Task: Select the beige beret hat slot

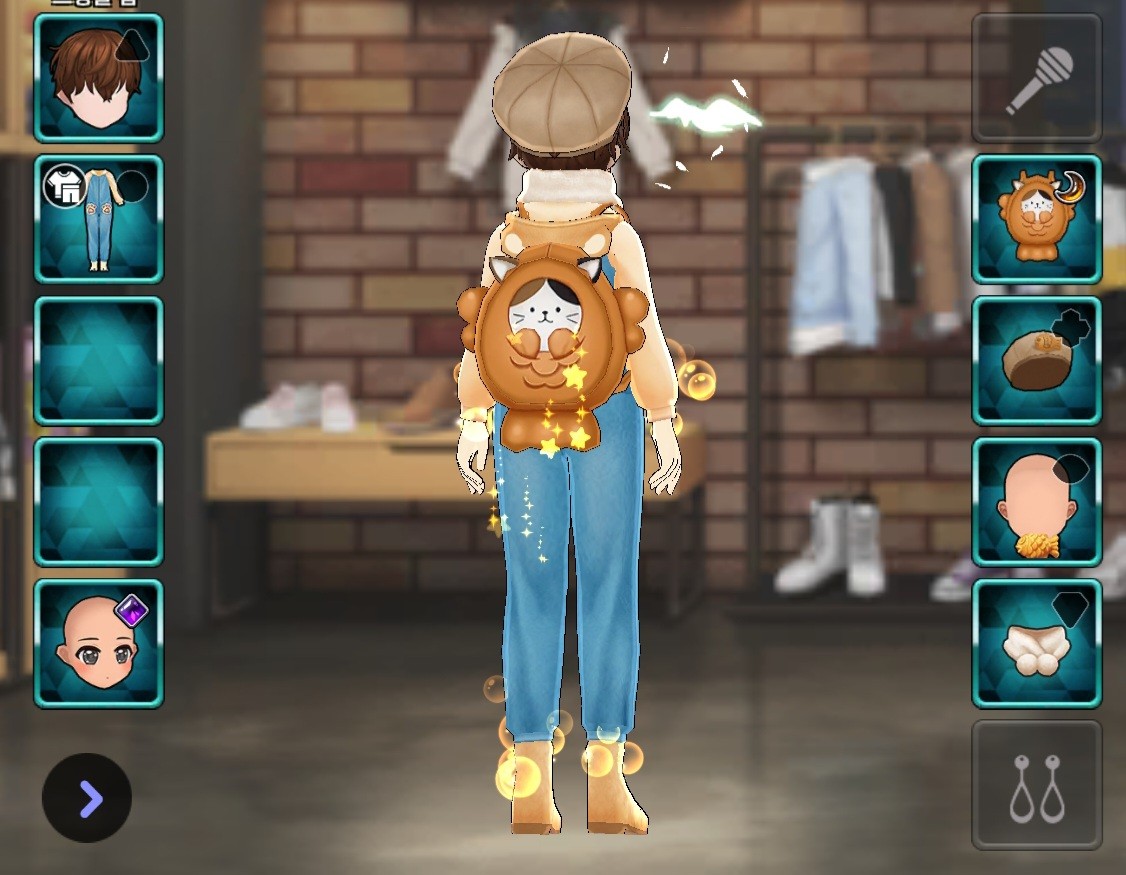Action: tap(1036, 360)
